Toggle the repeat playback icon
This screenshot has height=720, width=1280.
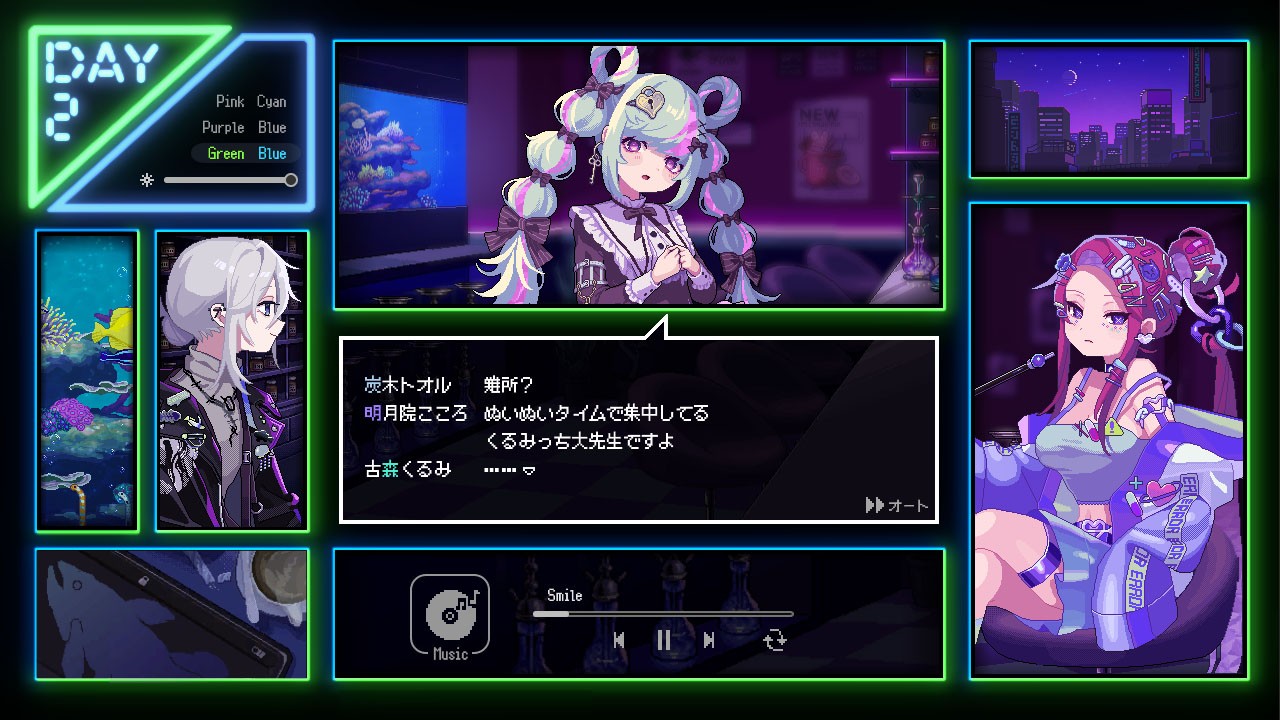click(776, 641)
